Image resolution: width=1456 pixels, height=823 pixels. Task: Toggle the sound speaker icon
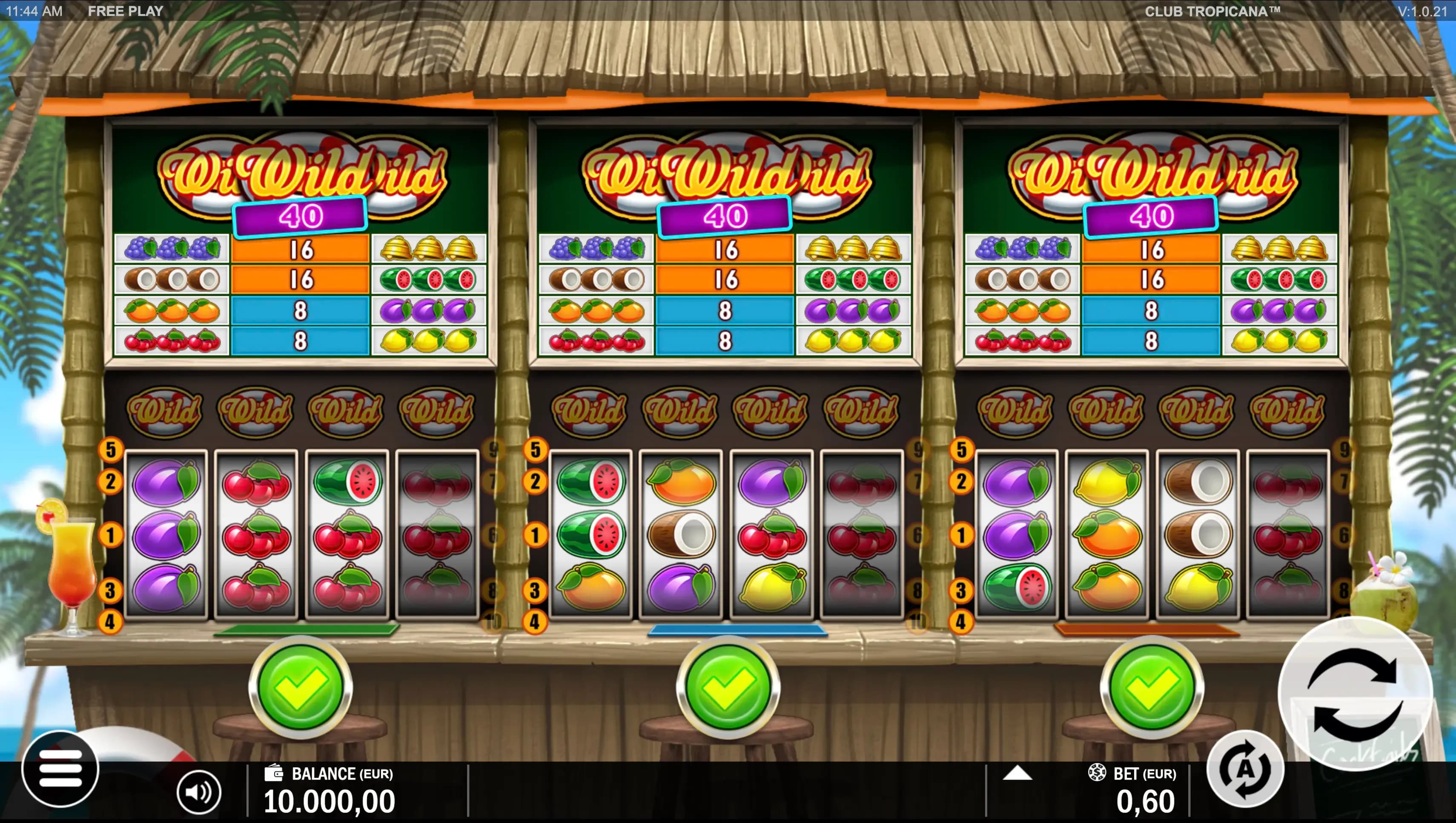point(198,792)
